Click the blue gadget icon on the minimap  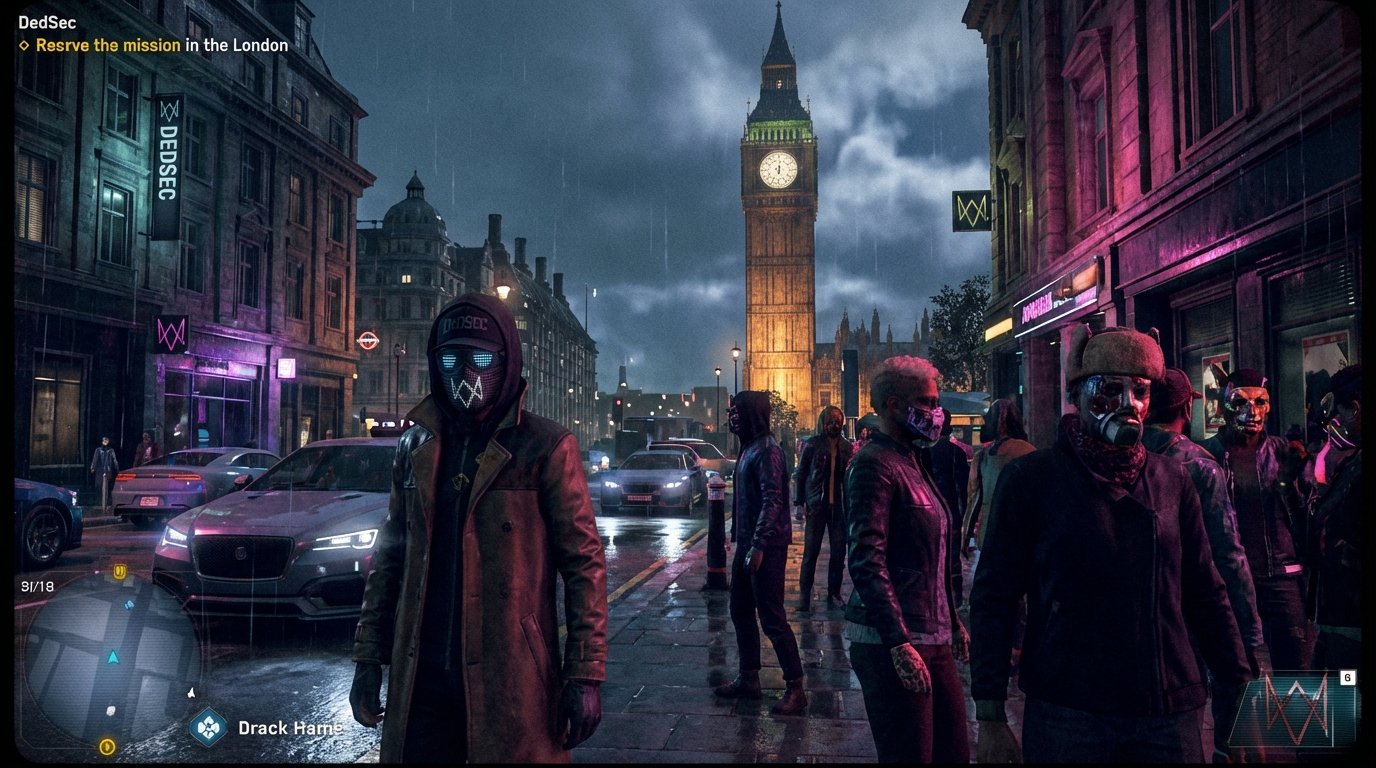[129, 604]
